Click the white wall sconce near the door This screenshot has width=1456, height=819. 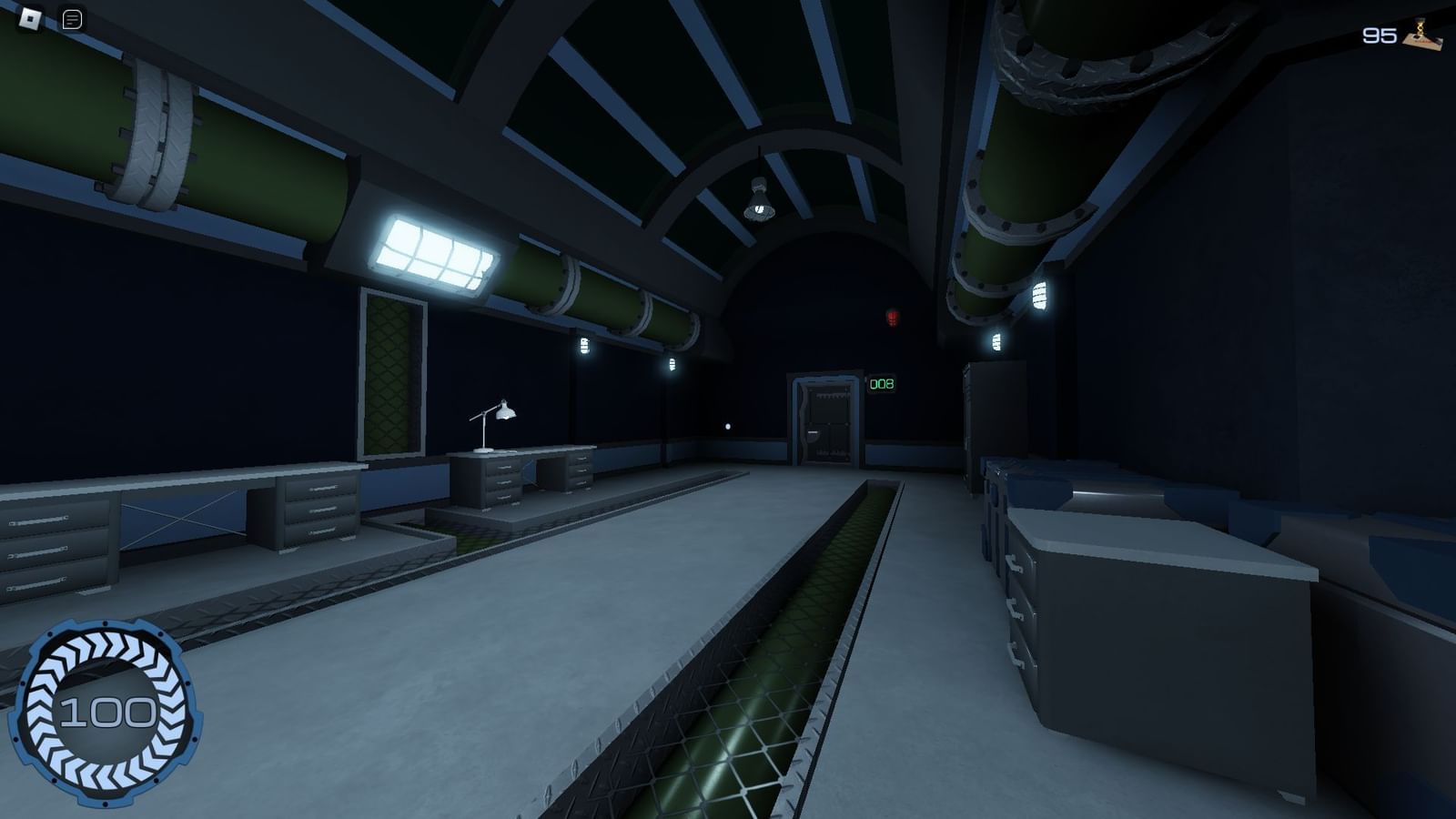(x=672, y=363)
